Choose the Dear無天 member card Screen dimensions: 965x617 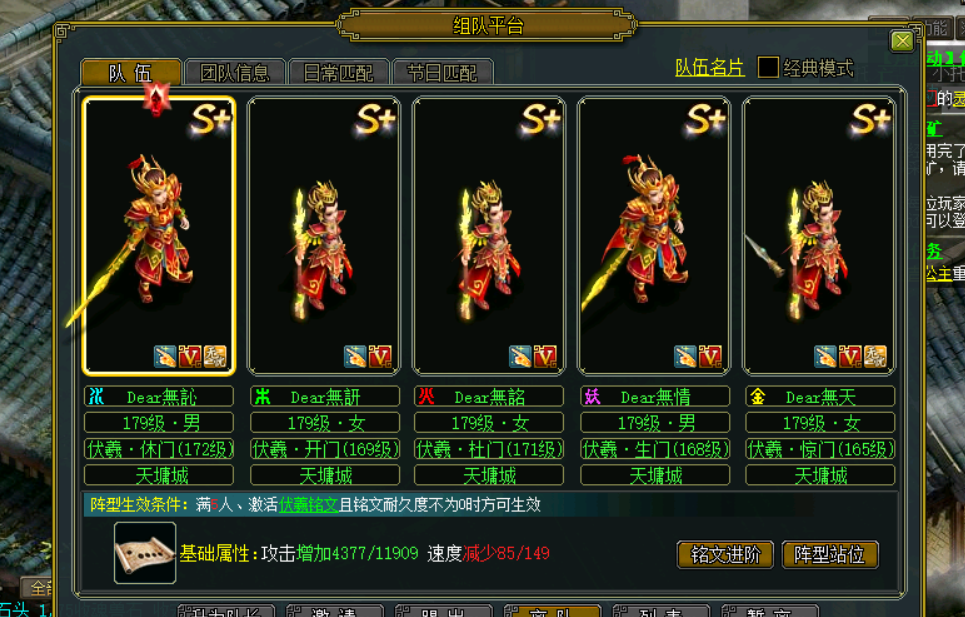pos(819,235)
